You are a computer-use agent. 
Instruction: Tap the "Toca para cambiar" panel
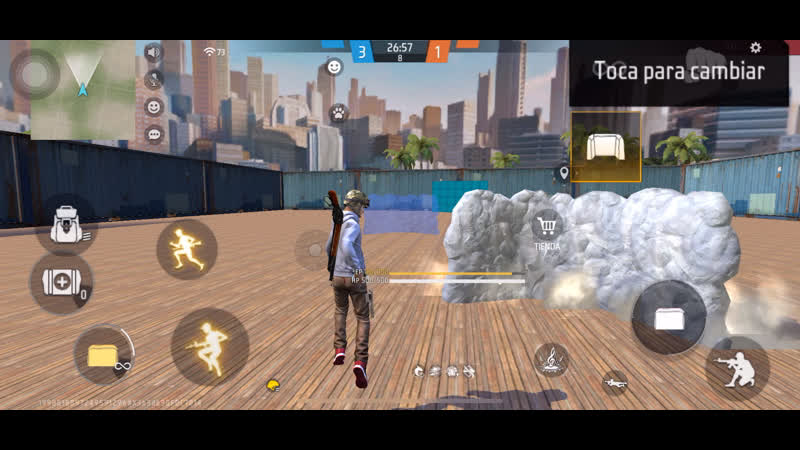coord(678,71)
